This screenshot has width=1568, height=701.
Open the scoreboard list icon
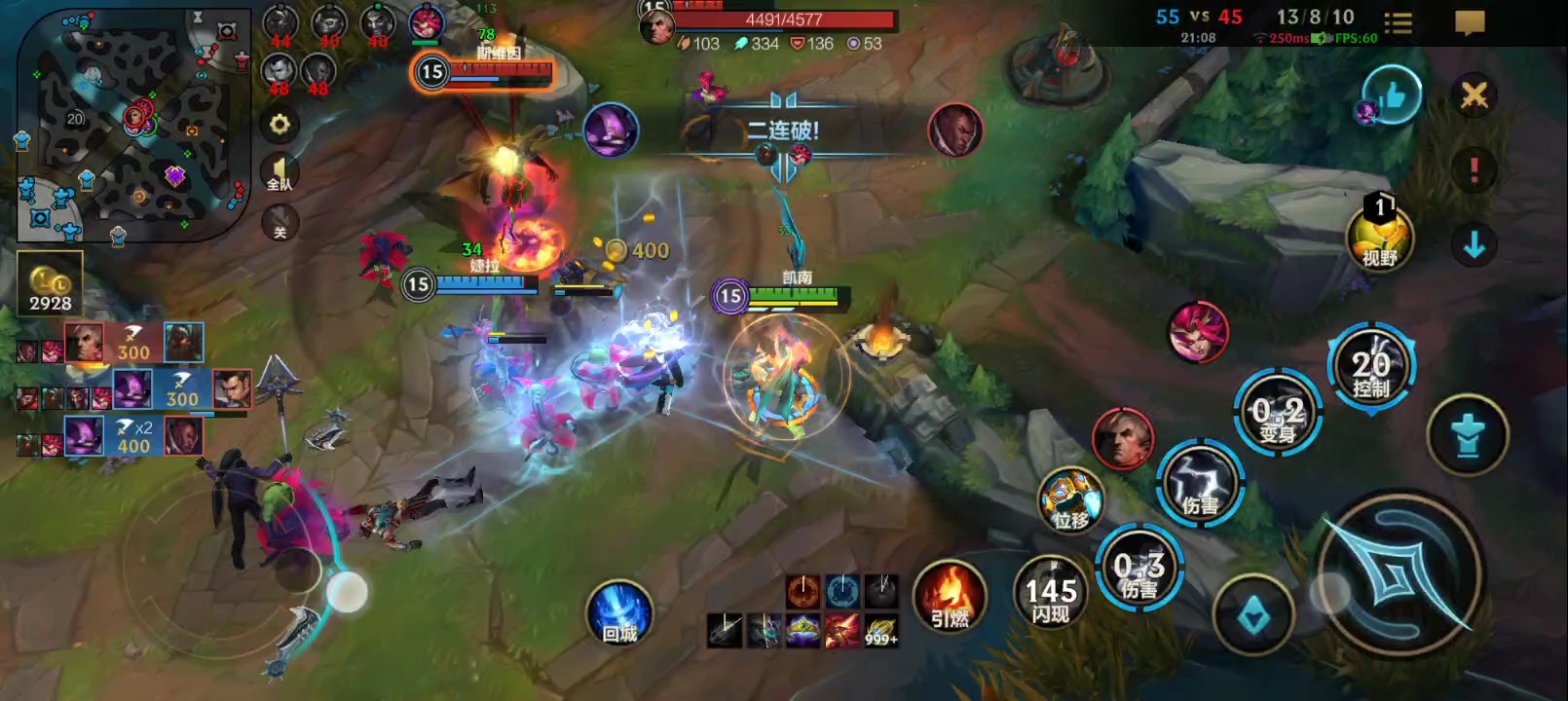coord(1399,23)
